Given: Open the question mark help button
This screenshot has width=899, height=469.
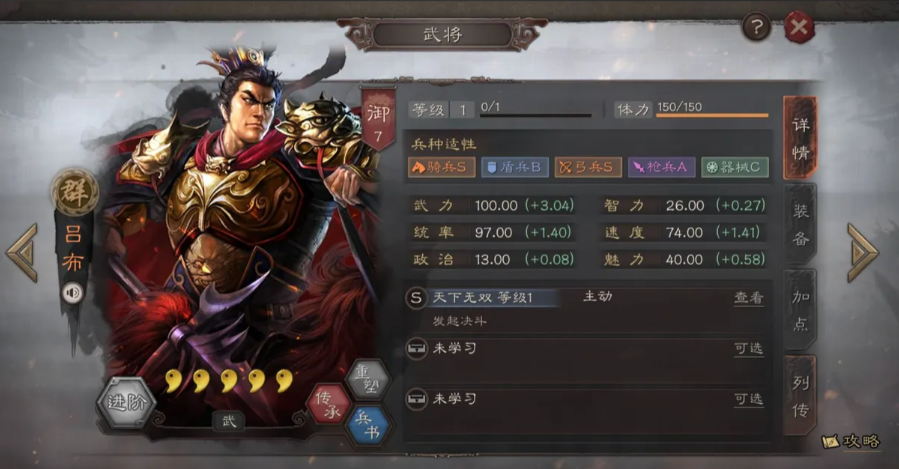Looking at the screenshot, I should pos(755,27).
